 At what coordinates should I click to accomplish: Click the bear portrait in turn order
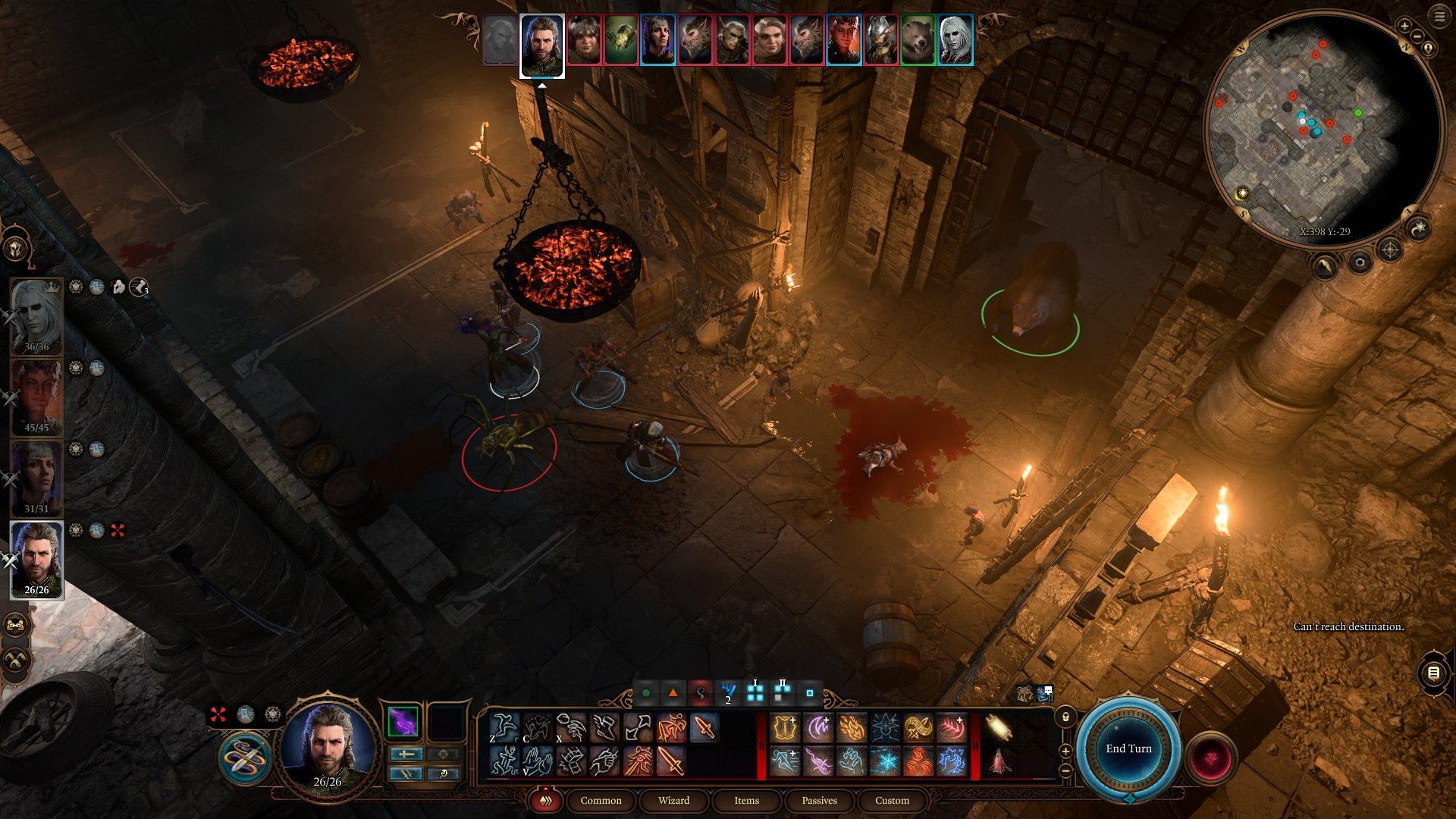(x=918, y=40)
